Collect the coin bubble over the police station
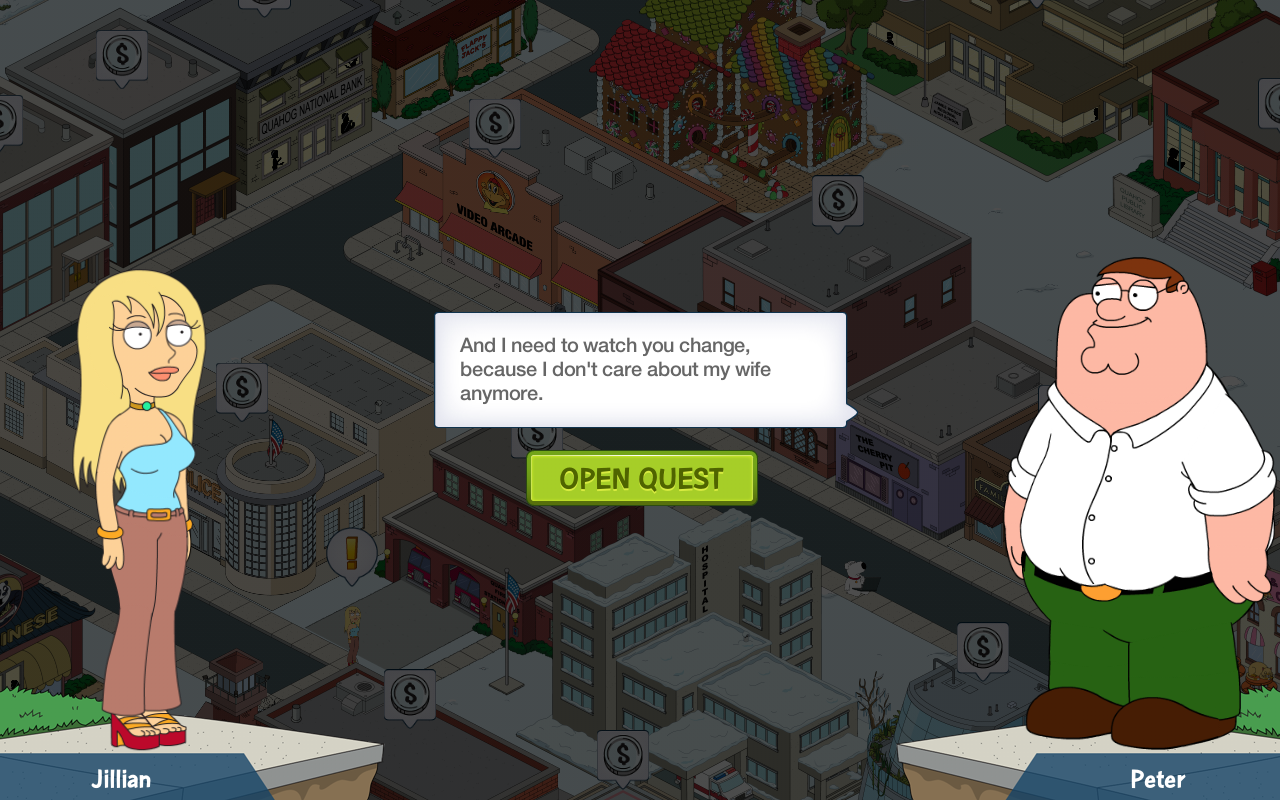 pos(241,387)
